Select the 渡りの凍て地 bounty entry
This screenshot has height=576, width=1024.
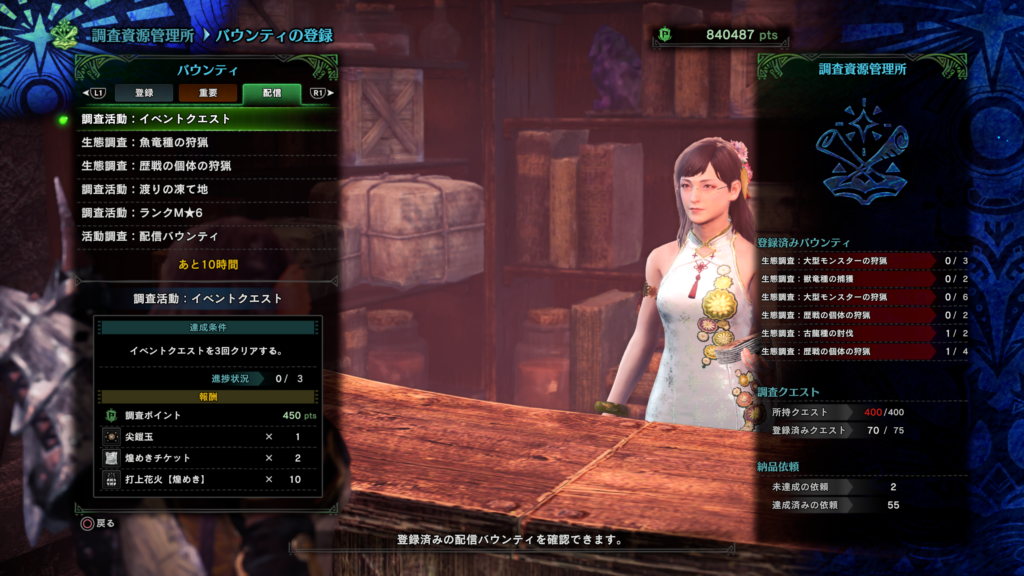207,189
